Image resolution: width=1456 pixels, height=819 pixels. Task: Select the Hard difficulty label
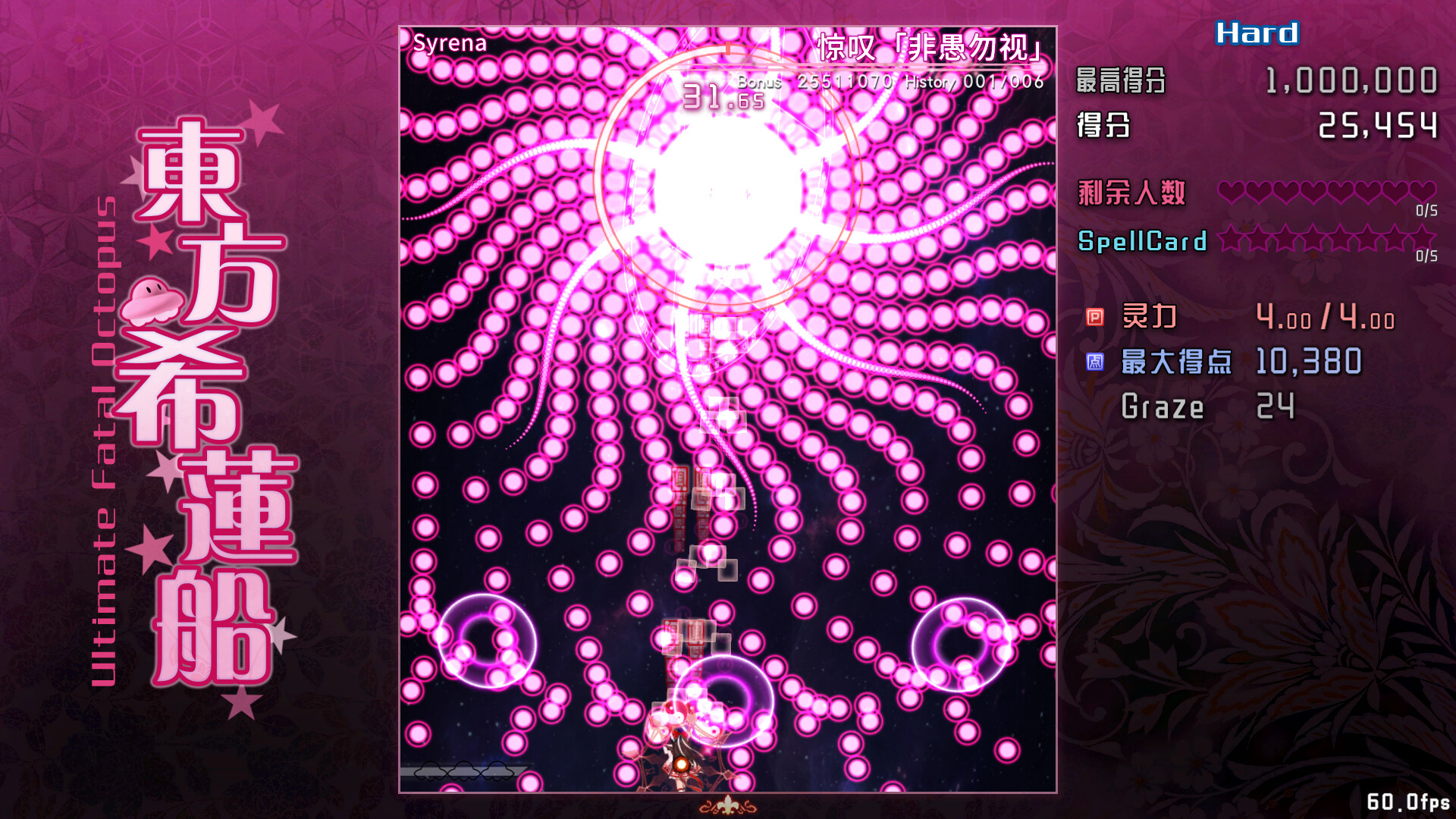pos(1255,33)
